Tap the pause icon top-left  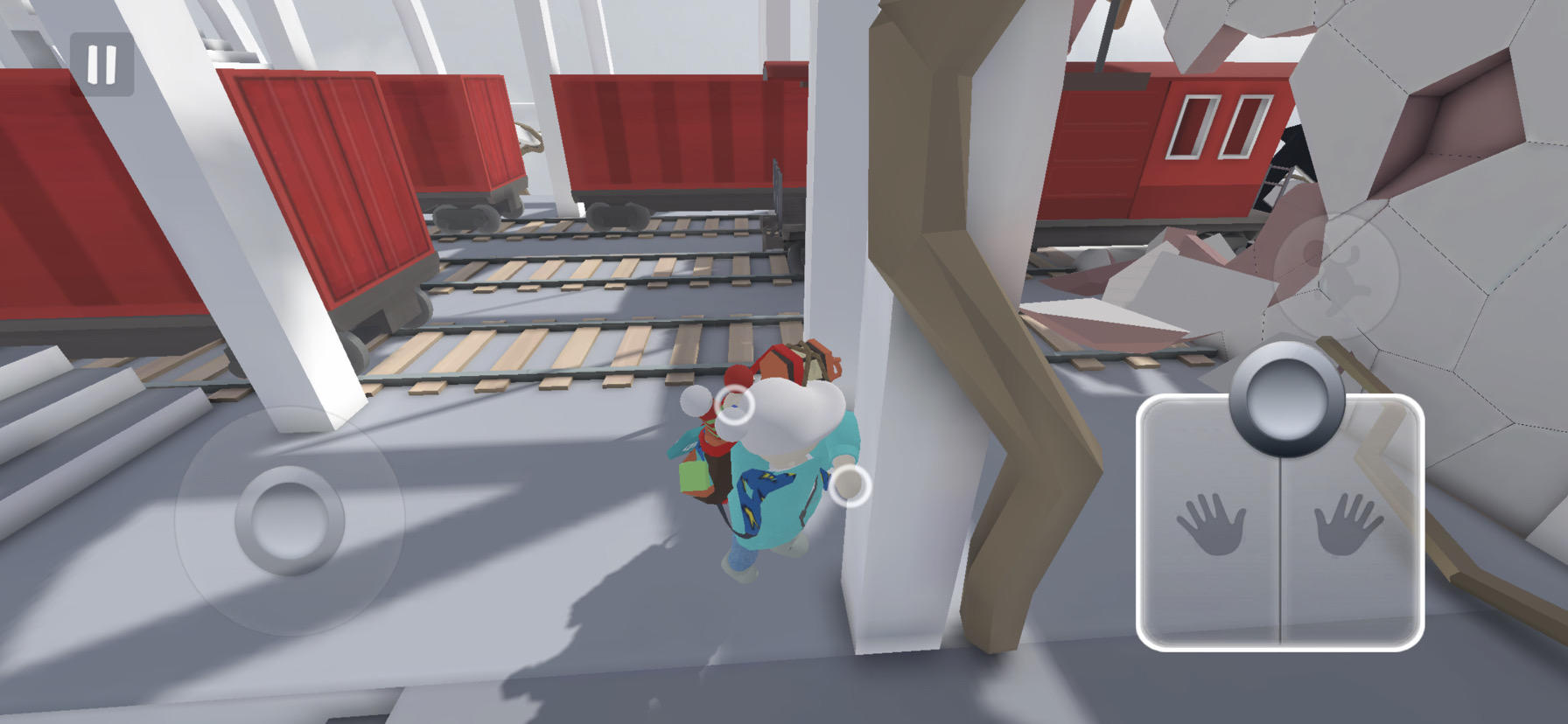pyautogui.click(x=101, y=62)
